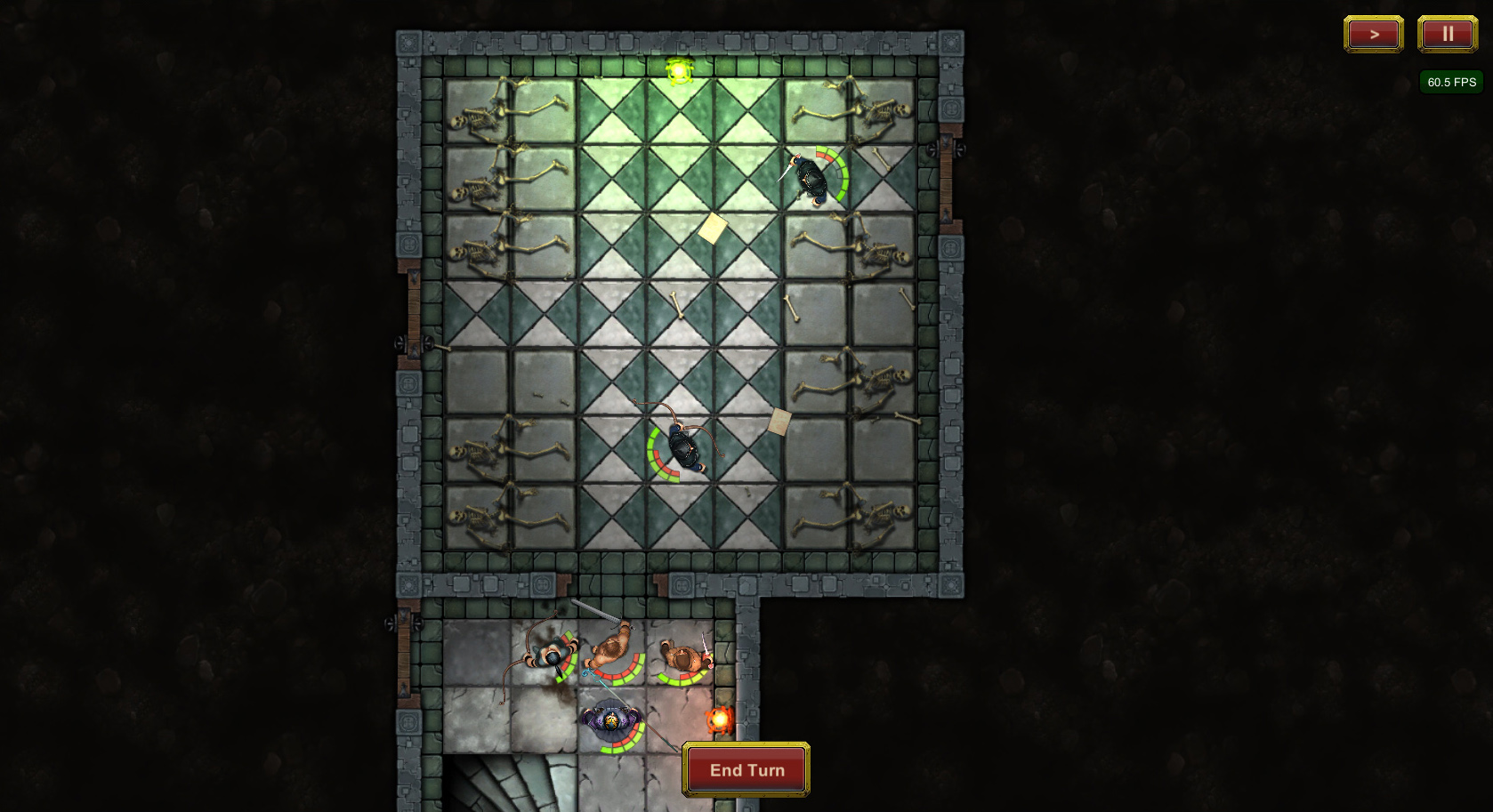
Task: Pause the game with the pause button
Action: tap(1447, 35)
